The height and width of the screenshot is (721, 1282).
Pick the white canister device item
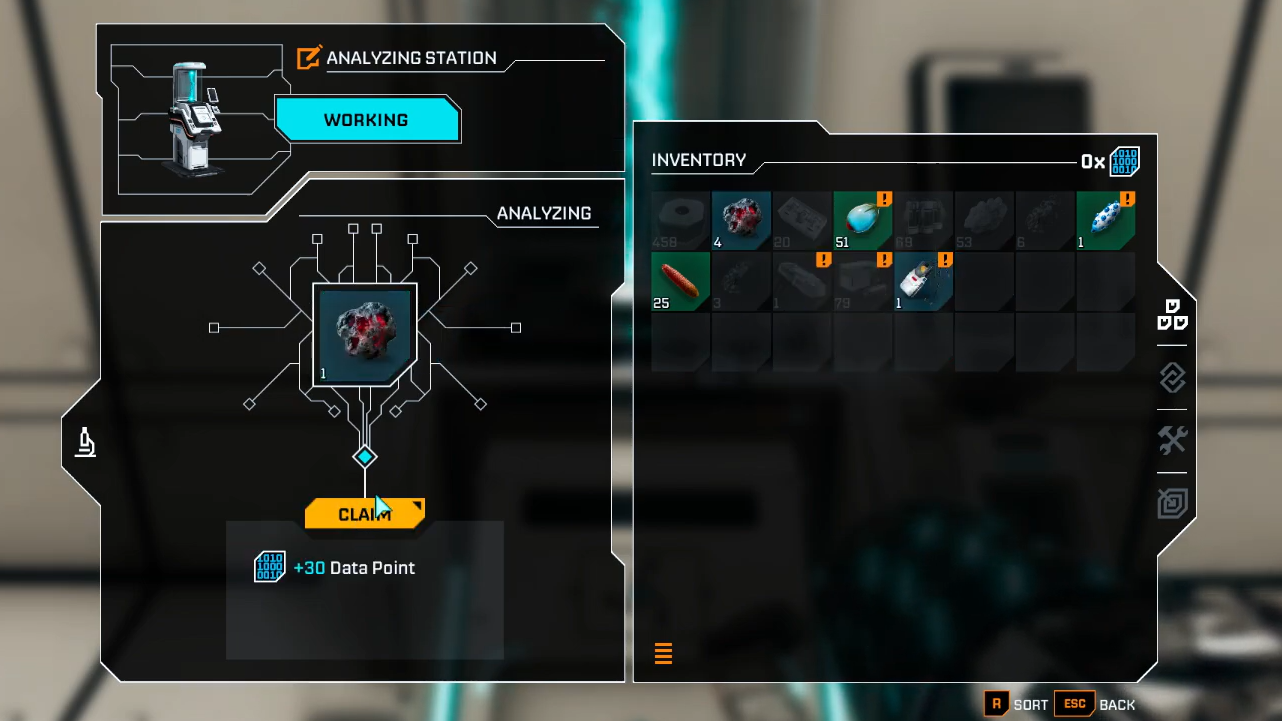click(923, 281)
